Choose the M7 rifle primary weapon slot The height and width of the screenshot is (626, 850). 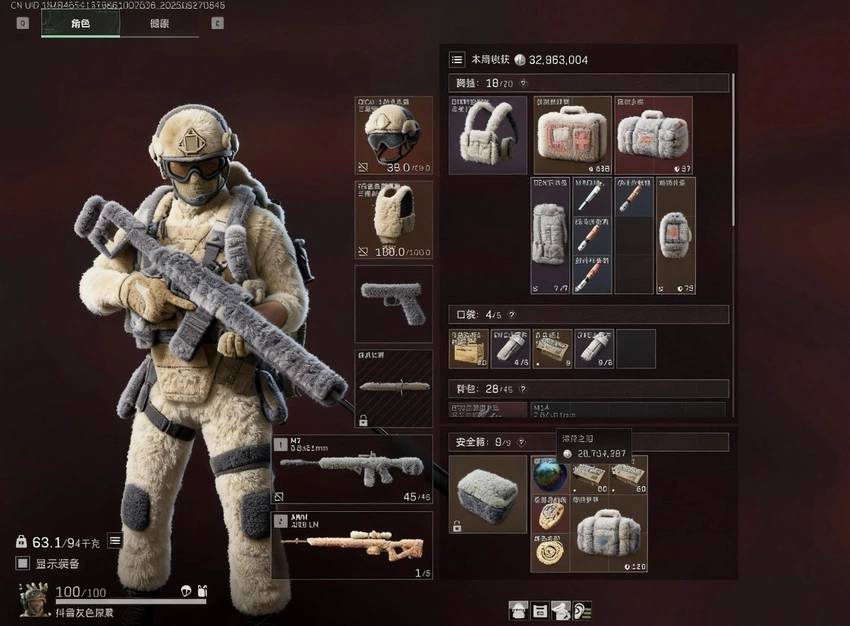(x=352, y=469)
